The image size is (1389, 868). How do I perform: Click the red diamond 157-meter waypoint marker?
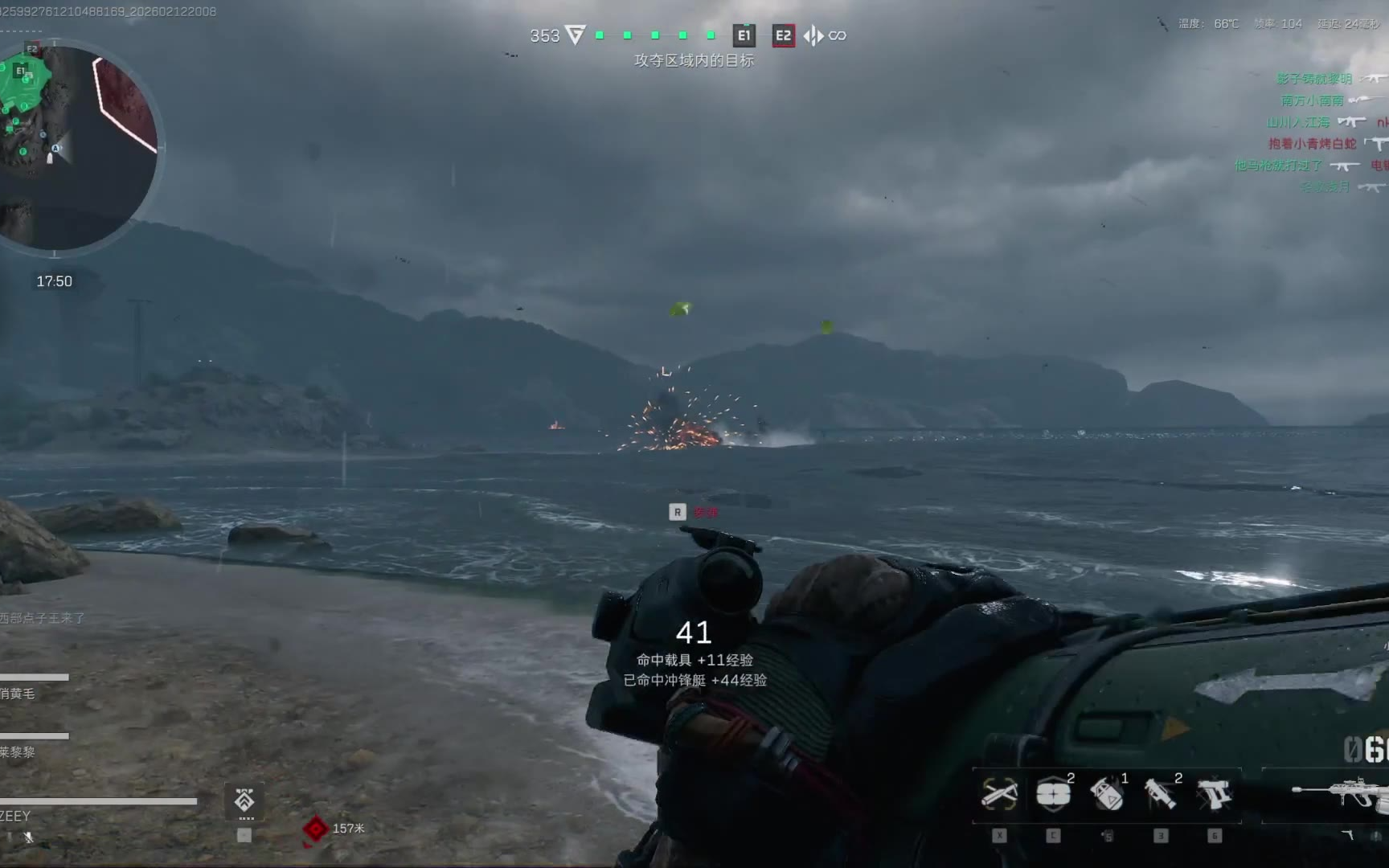[x=315, y=829]
